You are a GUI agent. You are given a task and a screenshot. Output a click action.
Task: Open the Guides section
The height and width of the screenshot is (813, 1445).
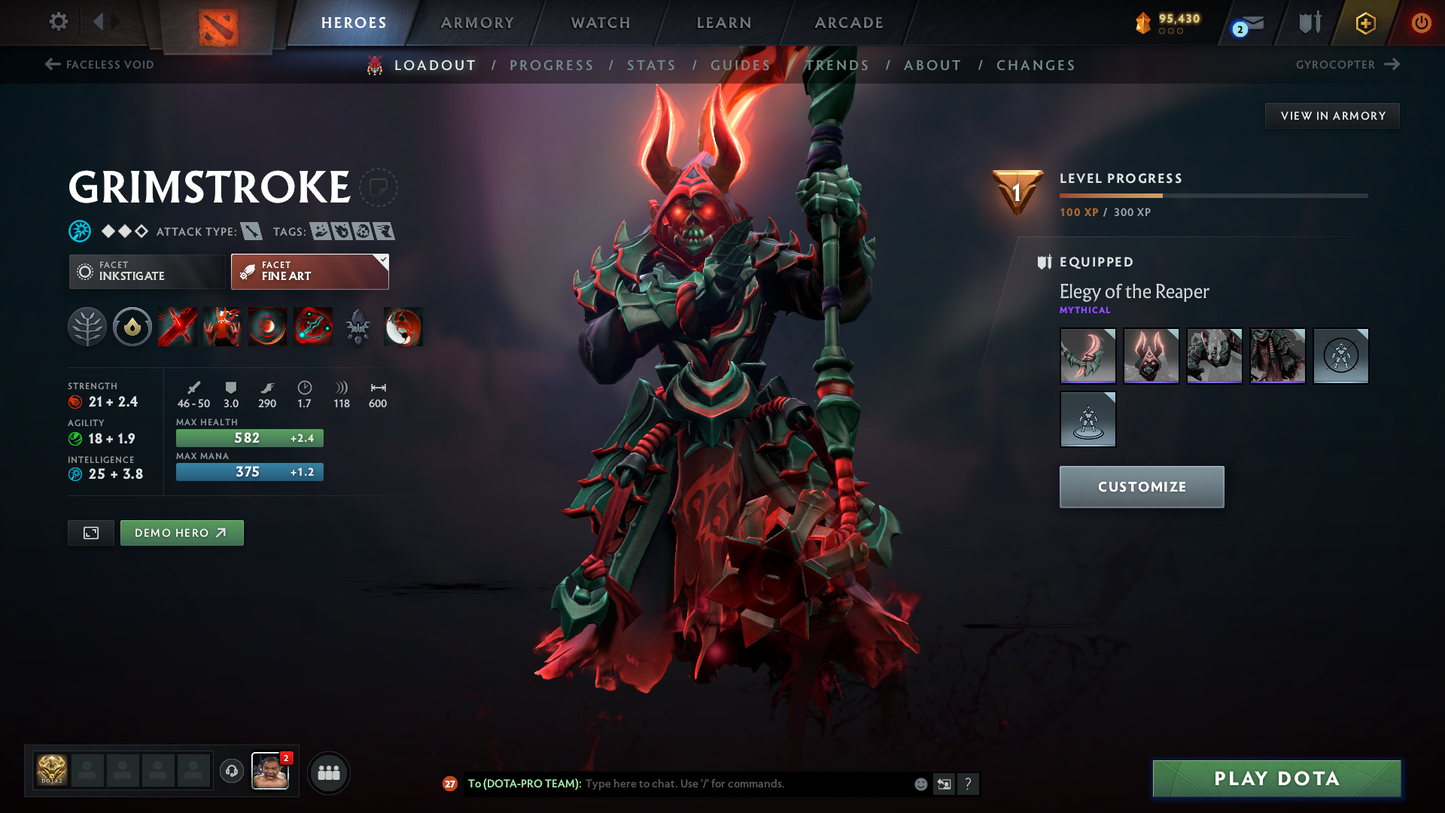740,65
